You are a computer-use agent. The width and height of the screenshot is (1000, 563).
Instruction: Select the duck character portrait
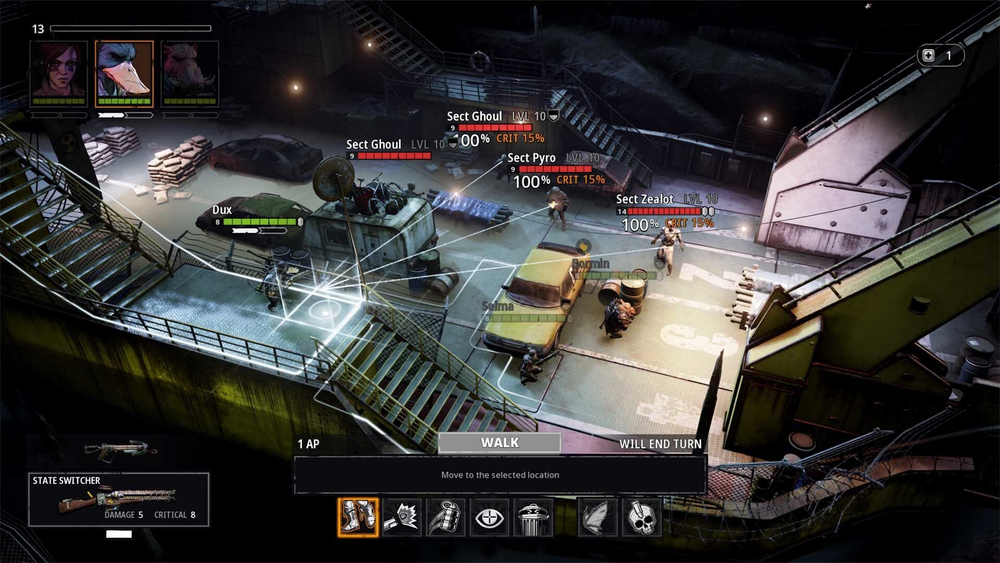pyautogui.click(x=124, y=72)
